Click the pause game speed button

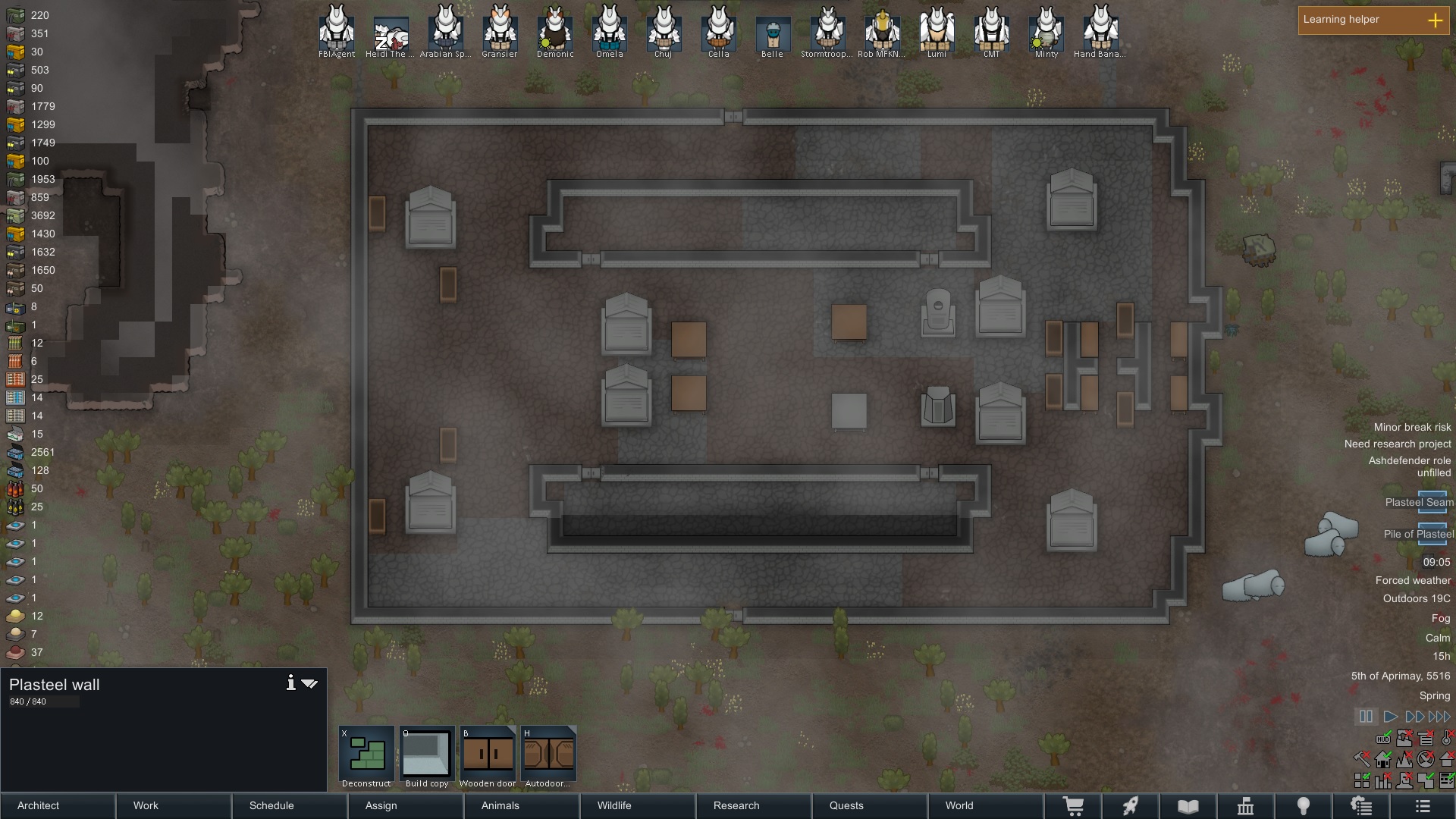point(1366,717)
